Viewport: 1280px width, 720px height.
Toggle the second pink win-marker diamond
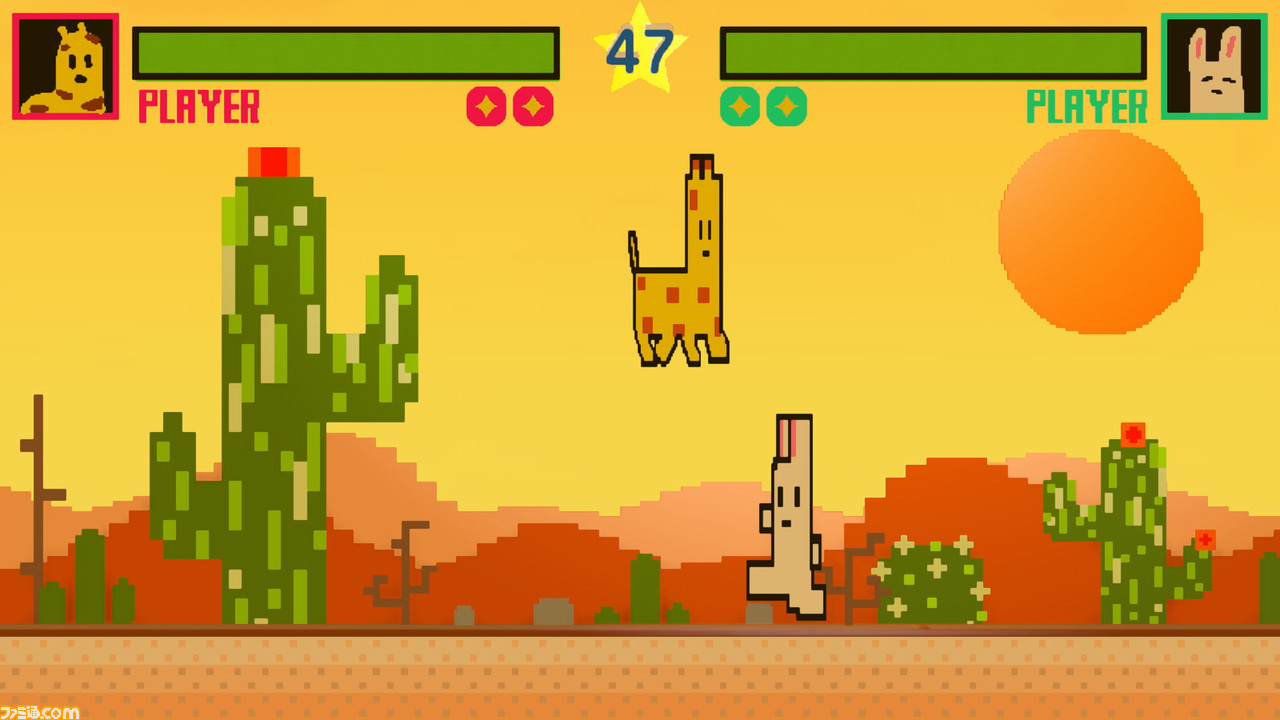pyautogui.click(x=531, y=107)
